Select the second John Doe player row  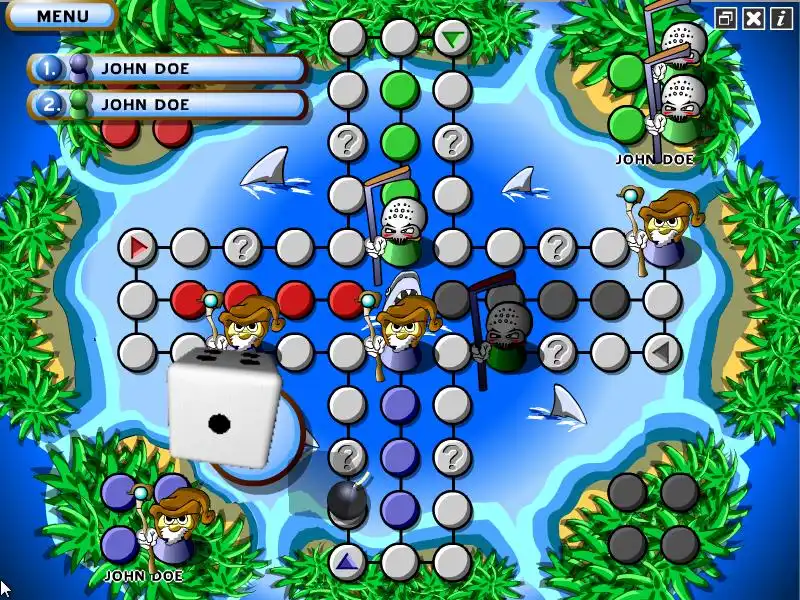coord(168,104)
